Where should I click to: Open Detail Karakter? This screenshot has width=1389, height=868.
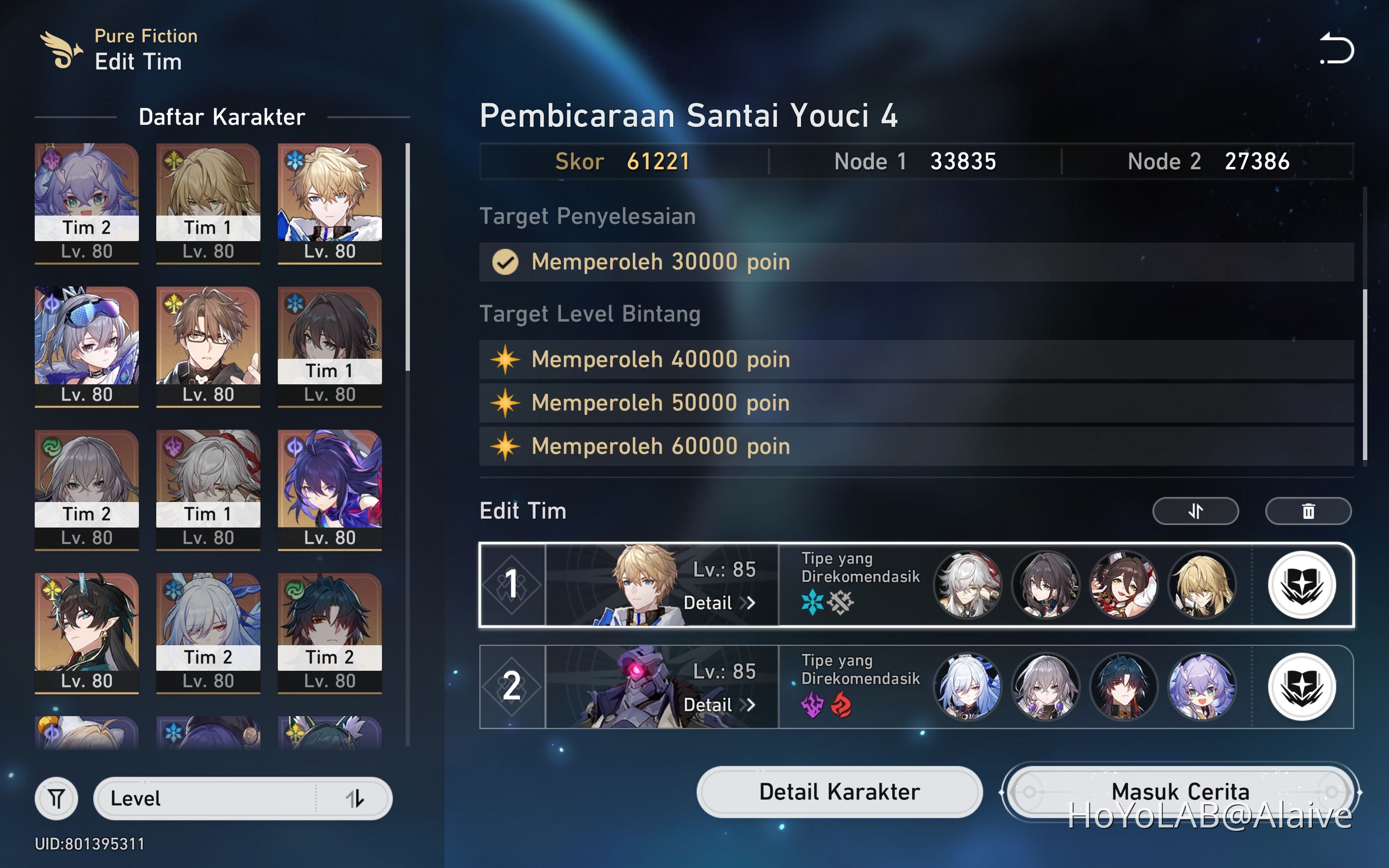839,792
